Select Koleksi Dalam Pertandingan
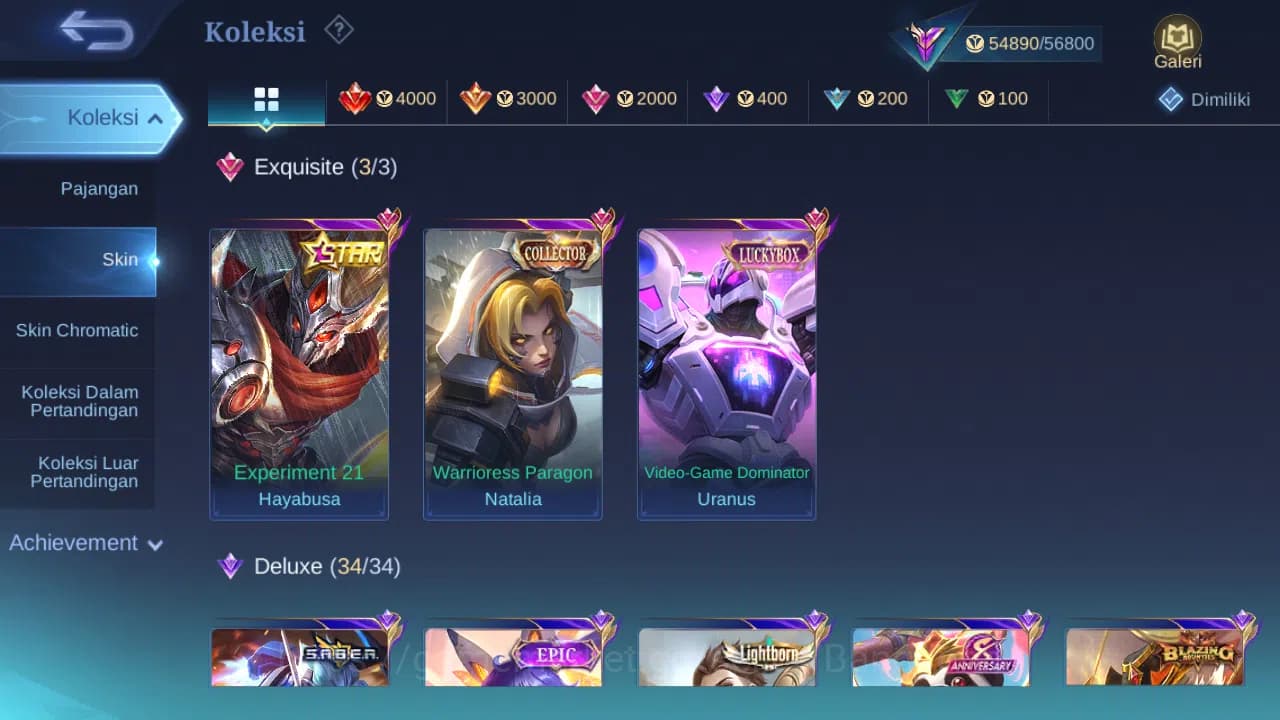 [x=78, y=401]
